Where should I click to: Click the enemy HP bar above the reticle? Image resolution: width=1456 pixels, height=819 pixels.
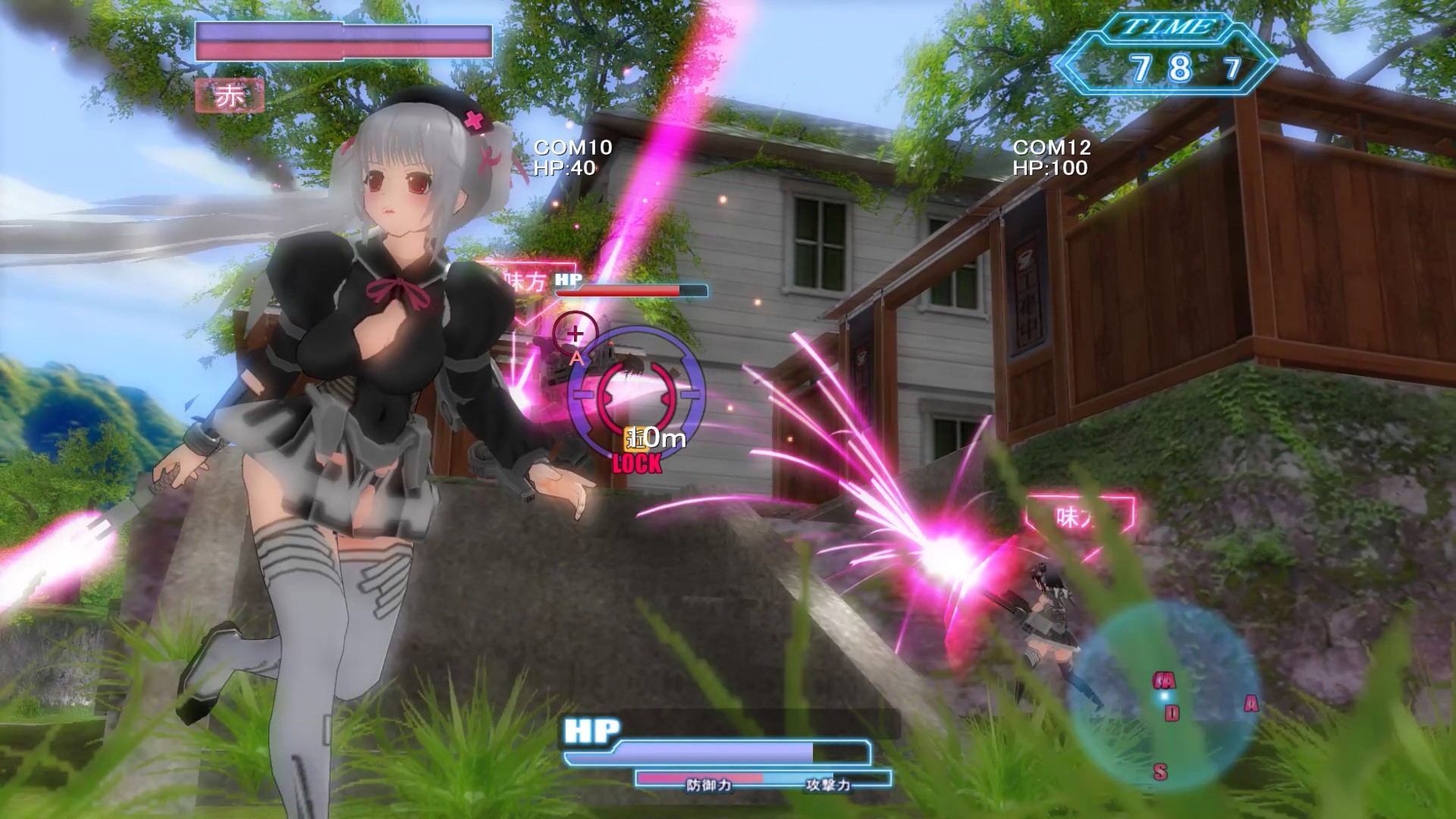pos(632,289)
